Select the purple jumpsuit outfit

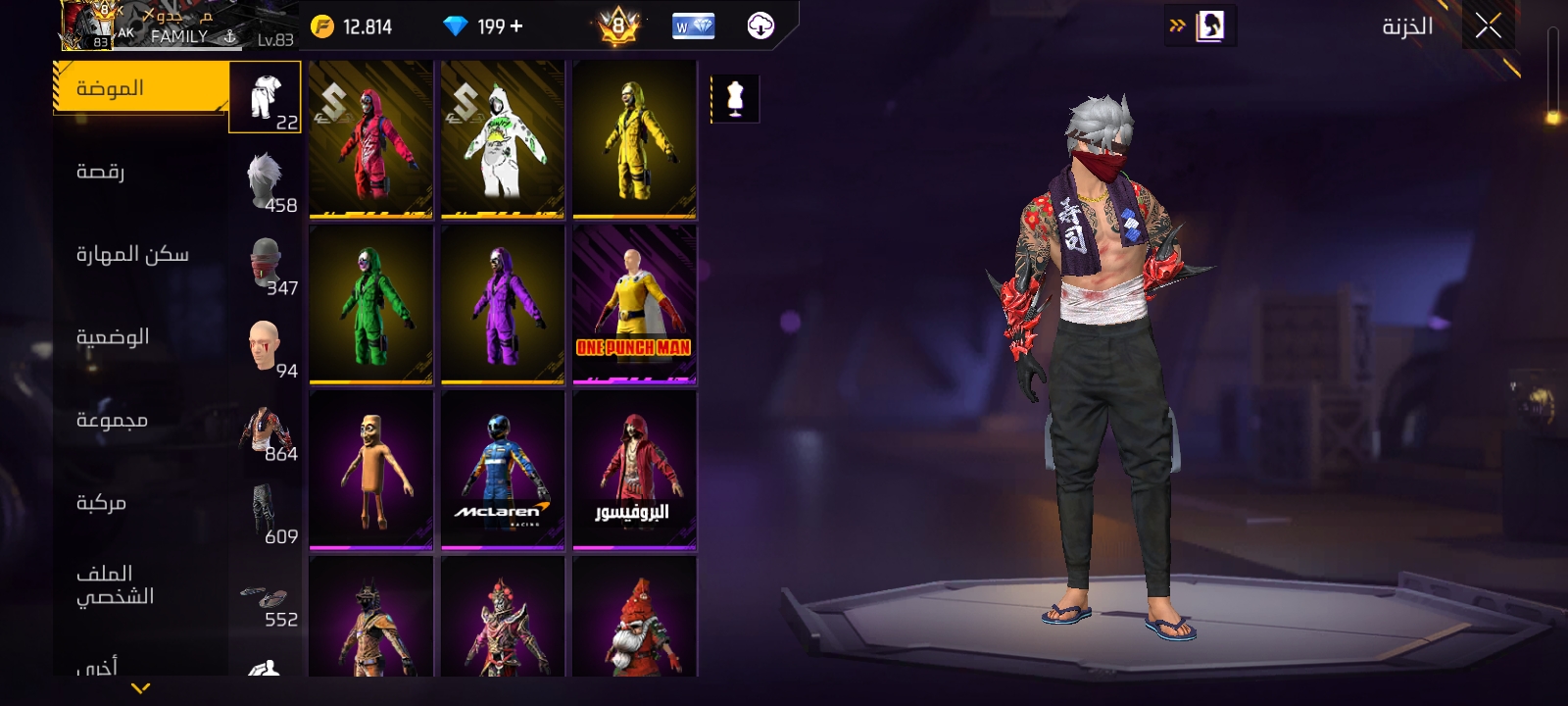pos(503,304)
